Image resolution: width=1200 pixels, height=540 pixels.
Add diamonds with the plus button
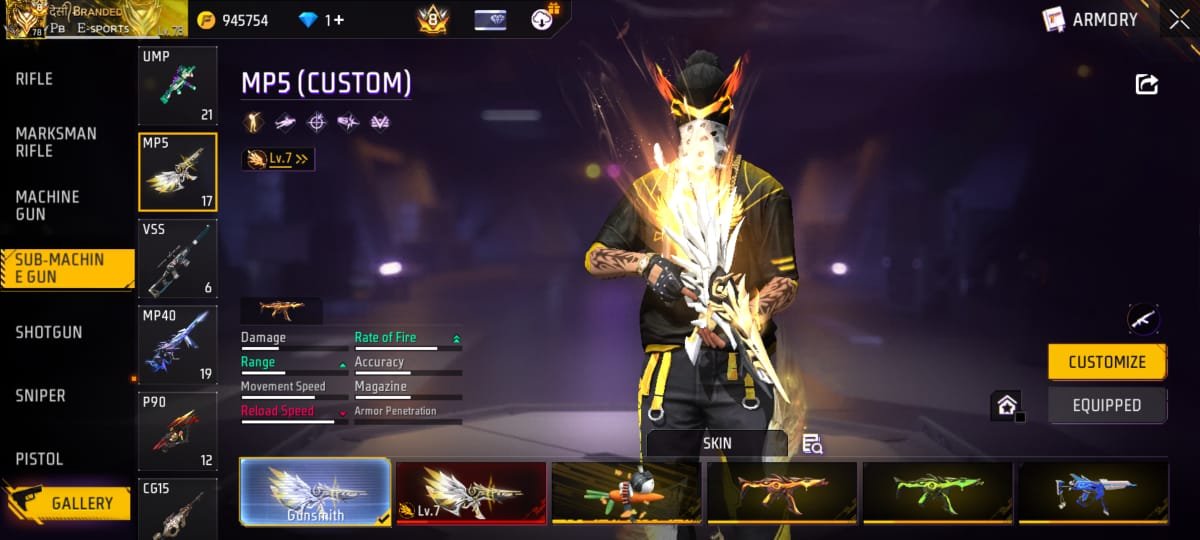pos(339,20)
